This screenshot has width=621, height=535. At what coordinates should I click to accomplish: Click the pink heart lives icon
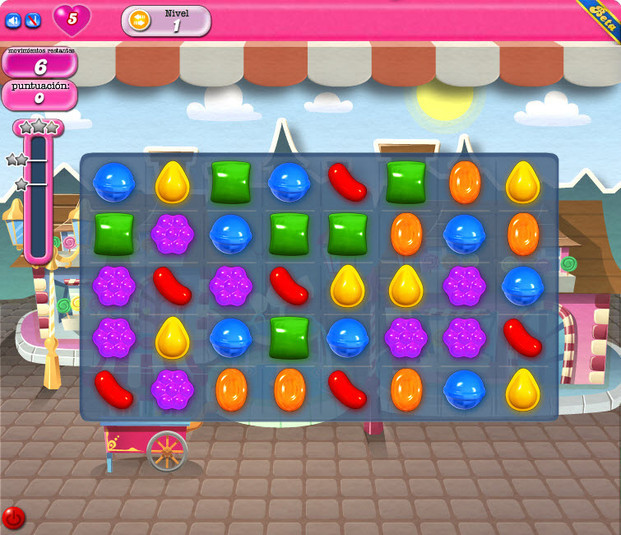pyautogui.click(x=71, y=18)
